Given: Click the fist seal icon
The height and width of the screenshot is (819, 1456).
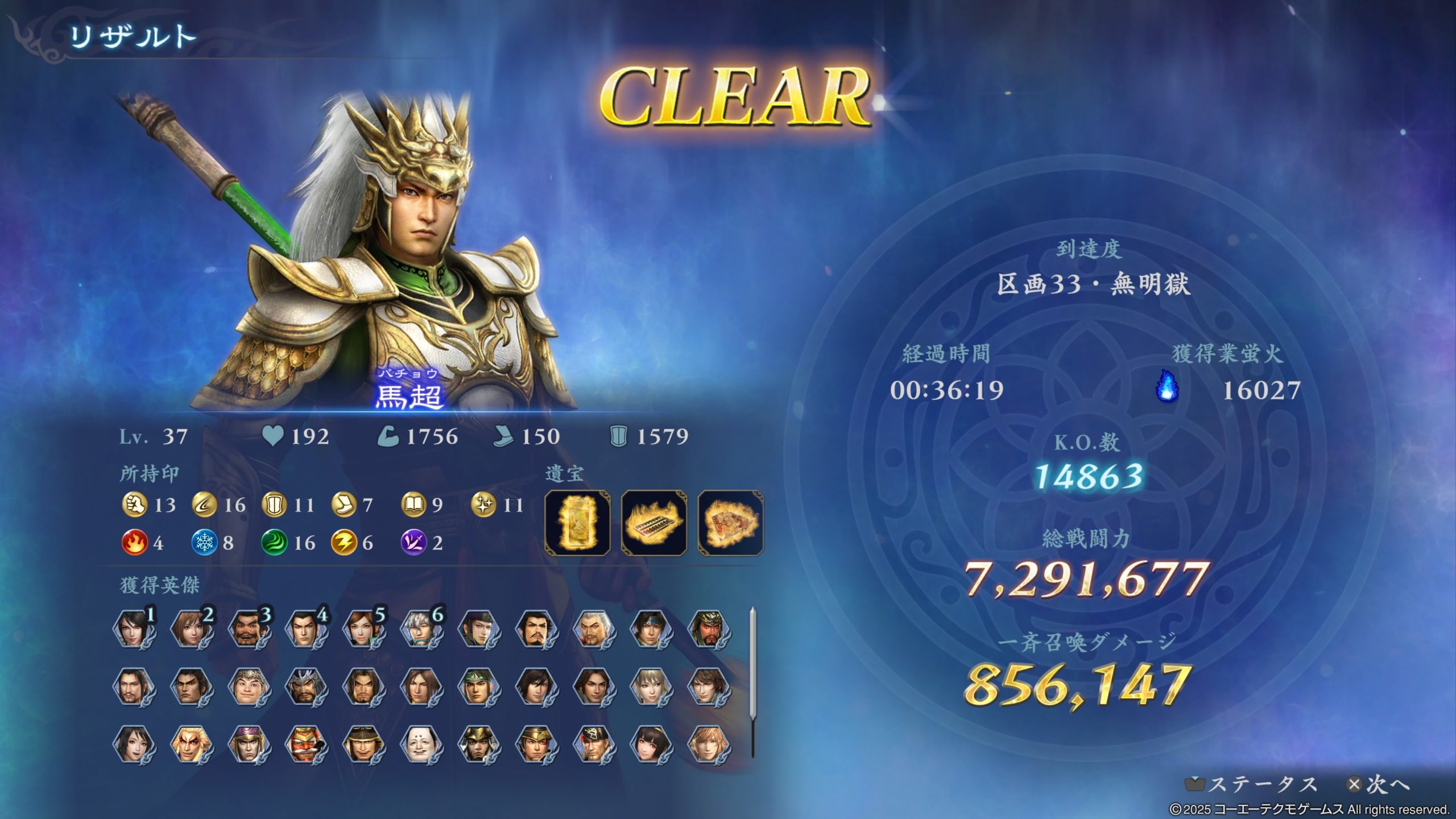Looking at the screenshot, I should click(x=134, y=504).
